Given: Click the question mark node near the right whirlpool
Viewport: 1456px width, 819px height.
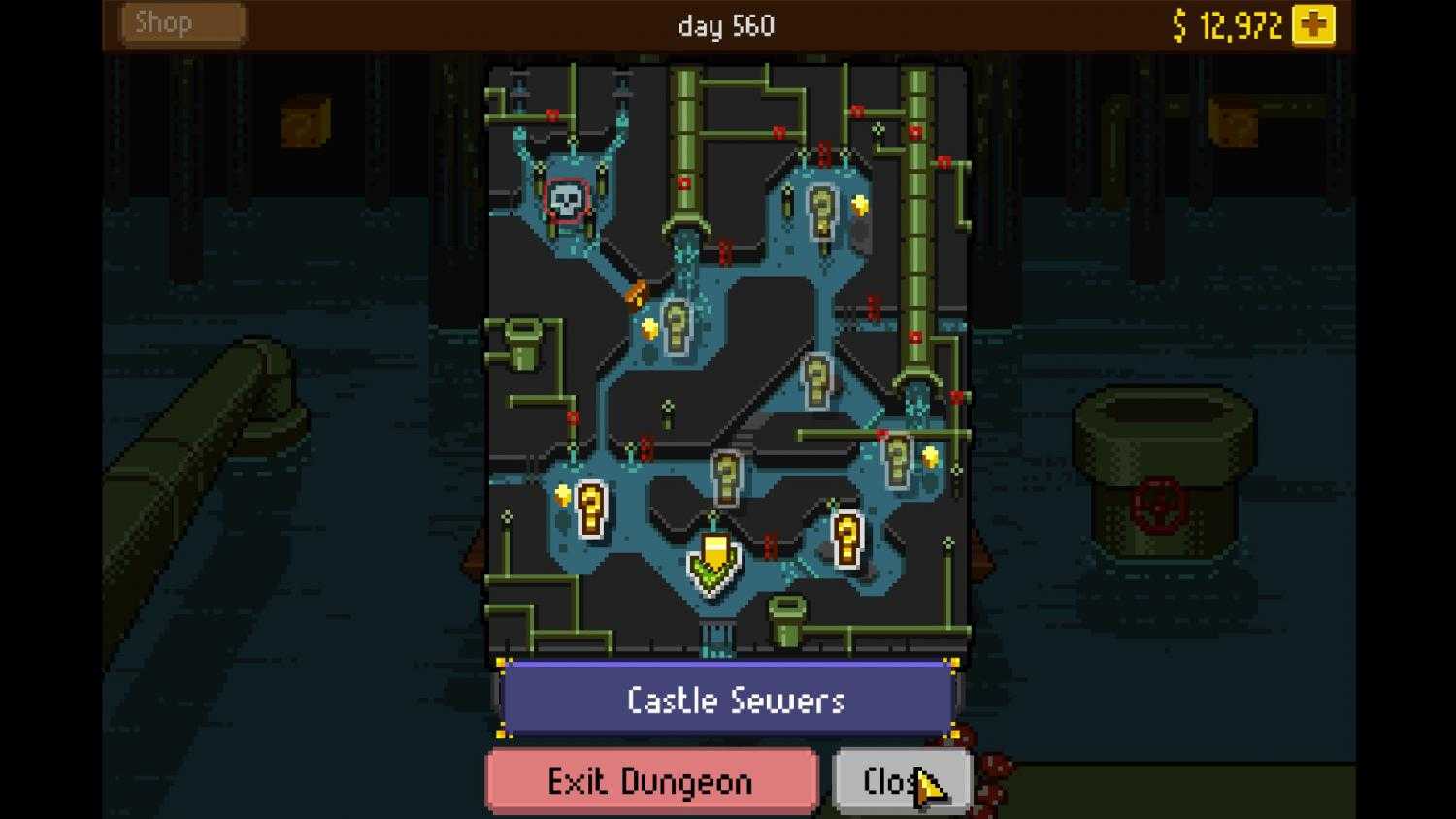Looking at the screenshot, I should [x=898, y=461].
